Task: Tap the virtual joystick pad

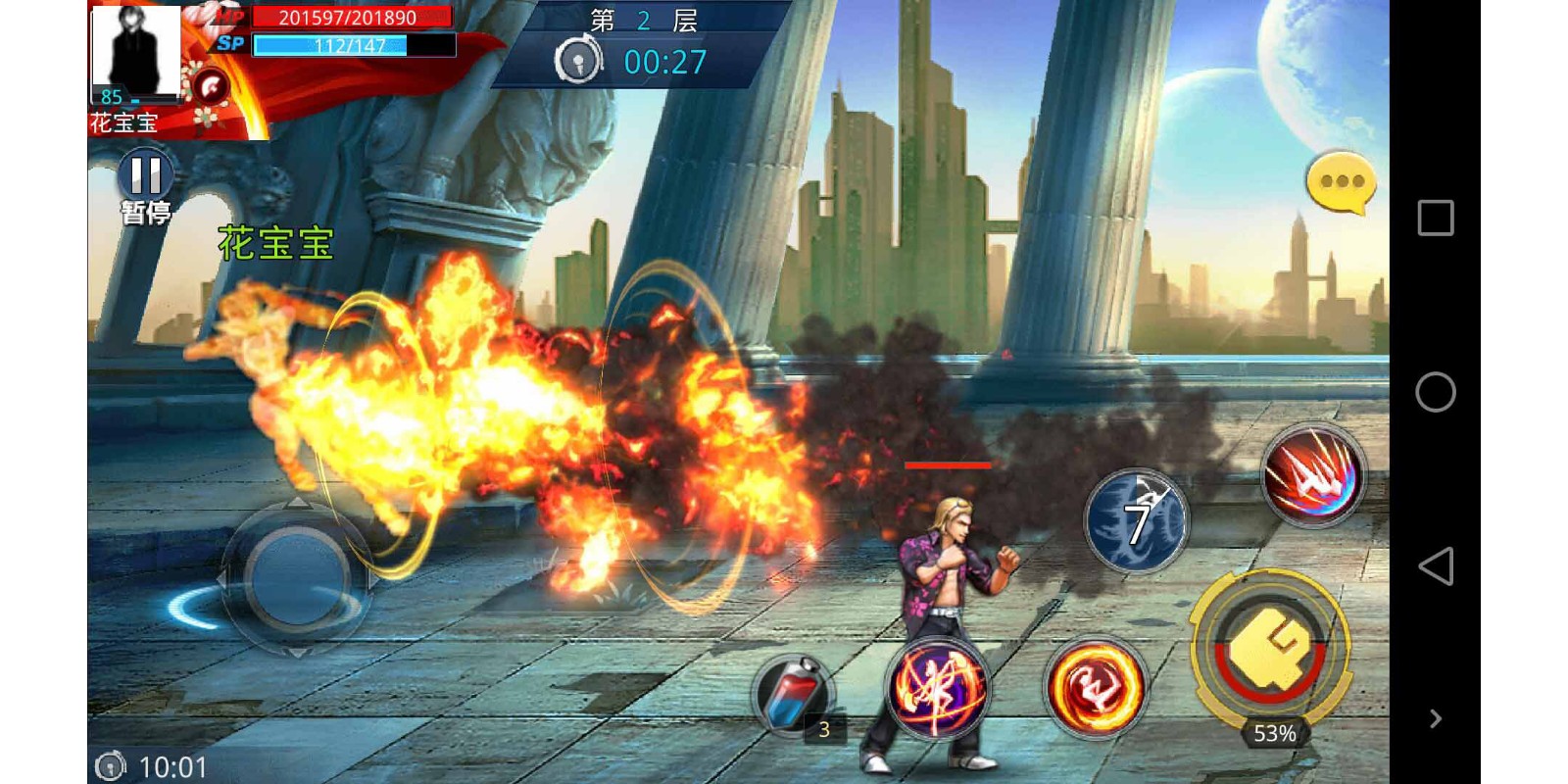Action: click(x=296, y=578)
